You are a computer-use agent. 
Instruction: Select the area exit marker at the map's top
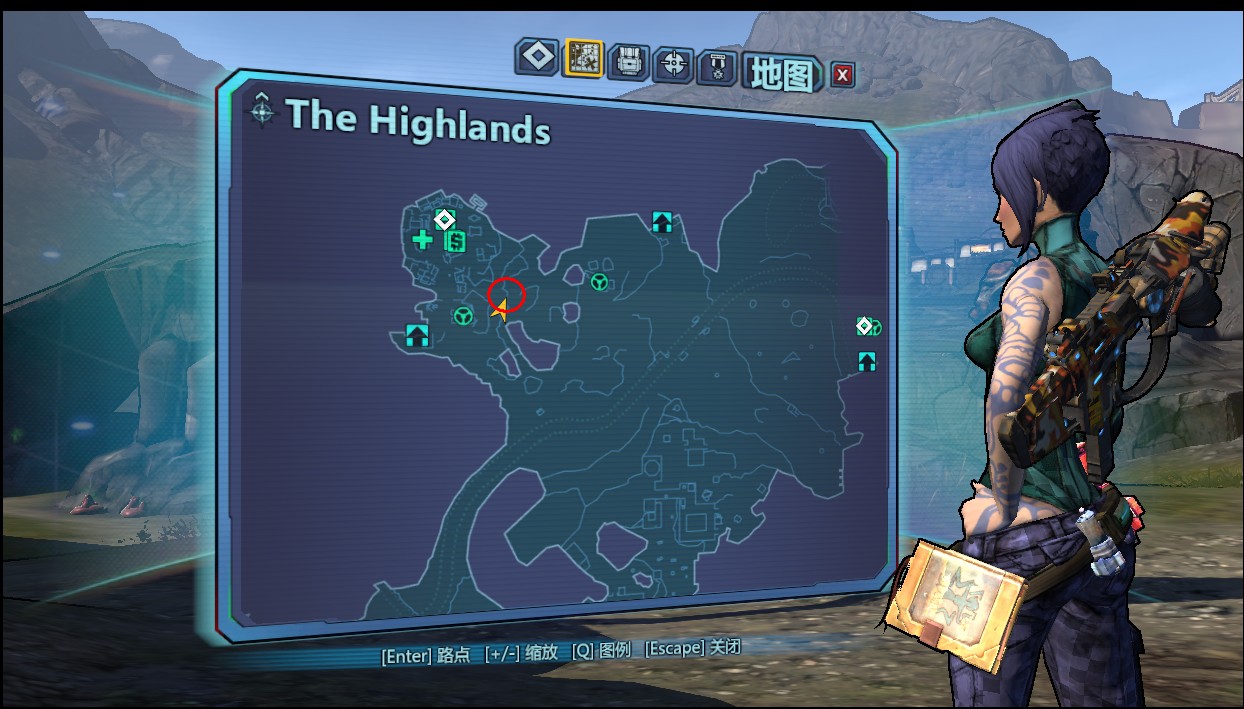(x=662, y=222)
